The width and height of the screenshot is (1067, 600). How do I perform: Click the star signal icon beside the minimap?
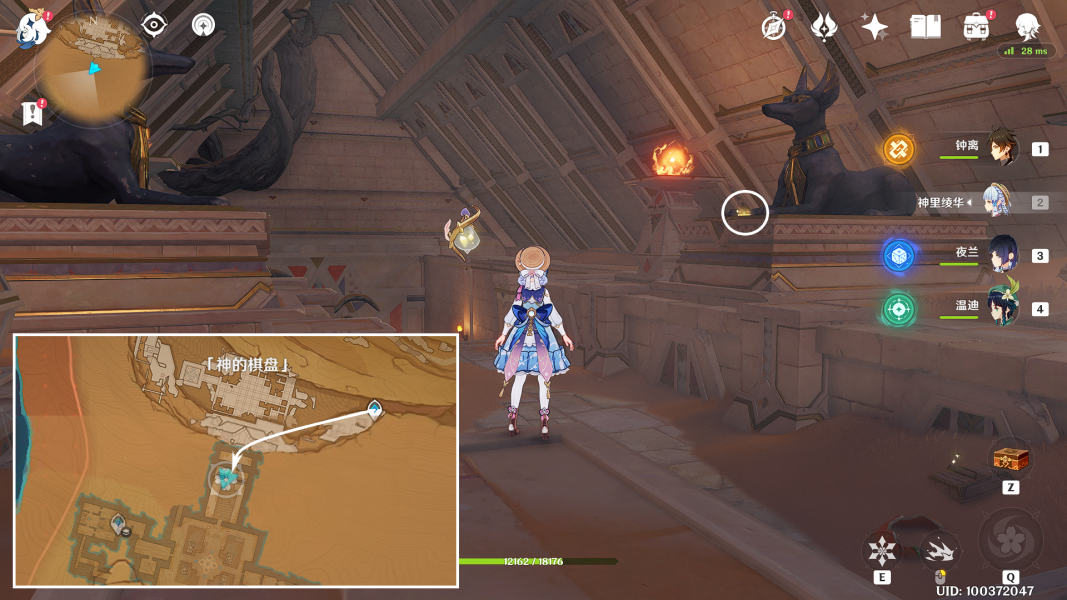(203, 25)
